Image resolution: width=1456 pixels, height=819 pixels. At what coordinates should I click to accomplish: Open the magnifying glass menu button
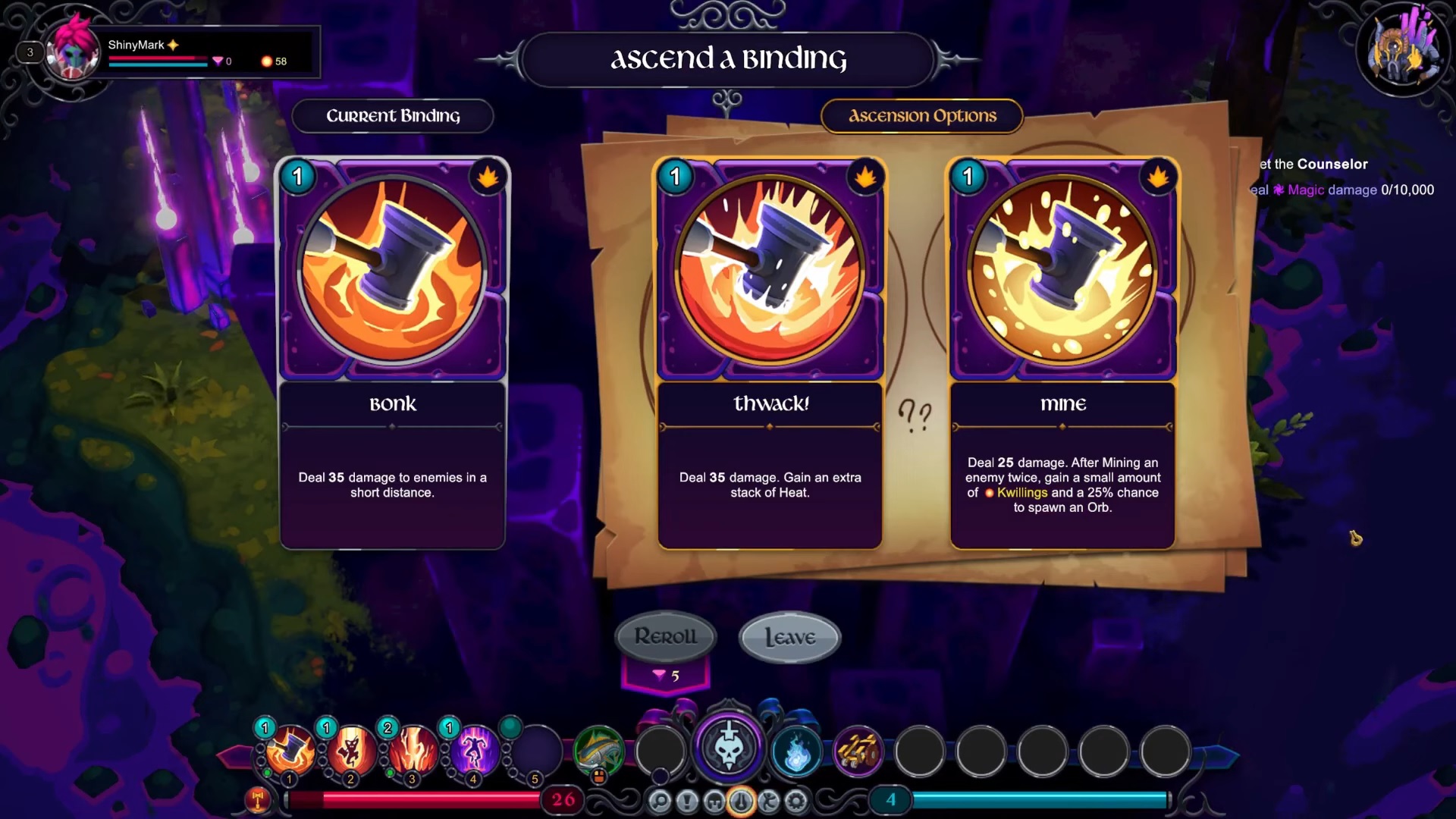coord(660,801)
